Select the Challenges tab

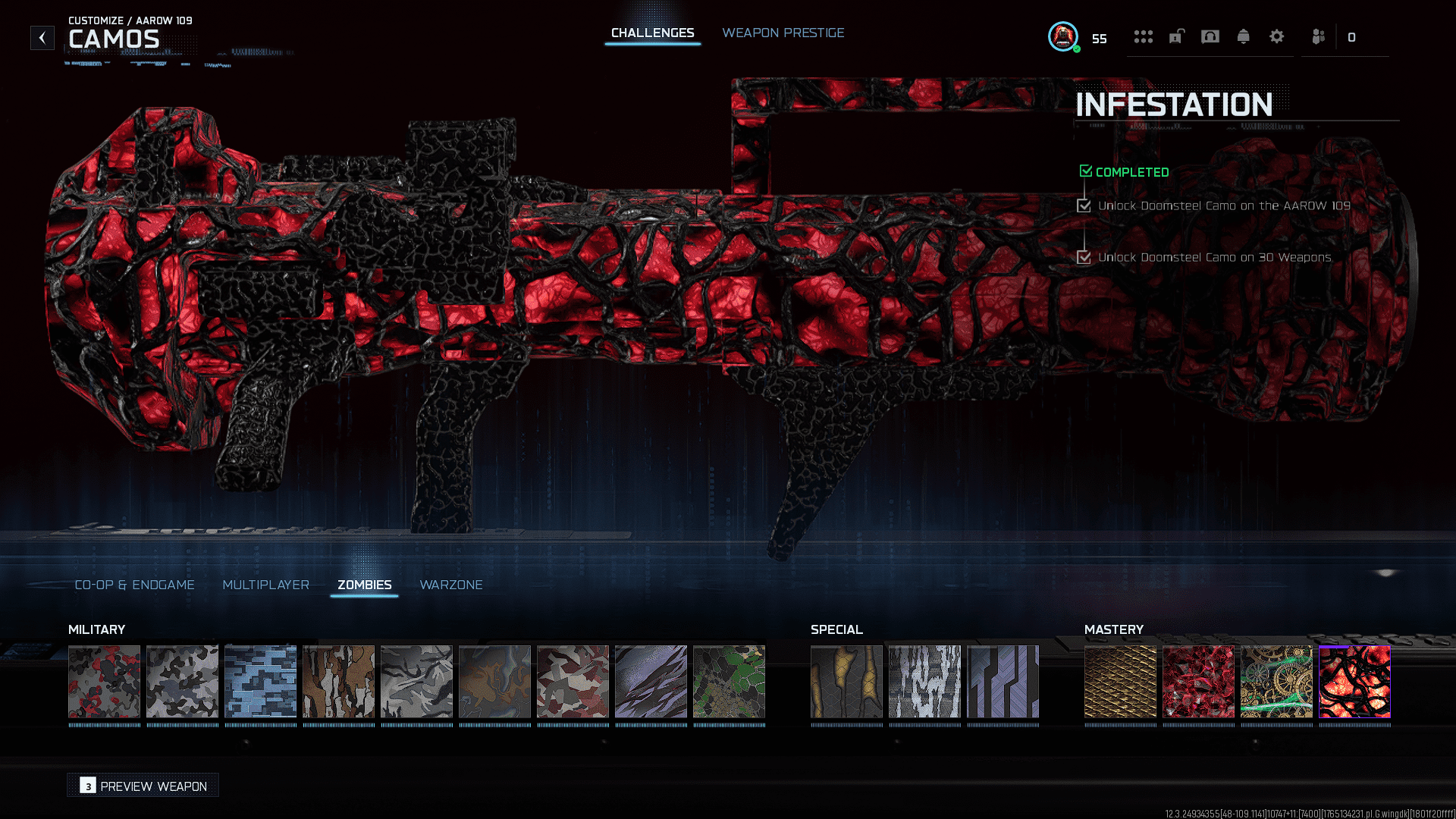pyautogui.click(x=652, y=33)
